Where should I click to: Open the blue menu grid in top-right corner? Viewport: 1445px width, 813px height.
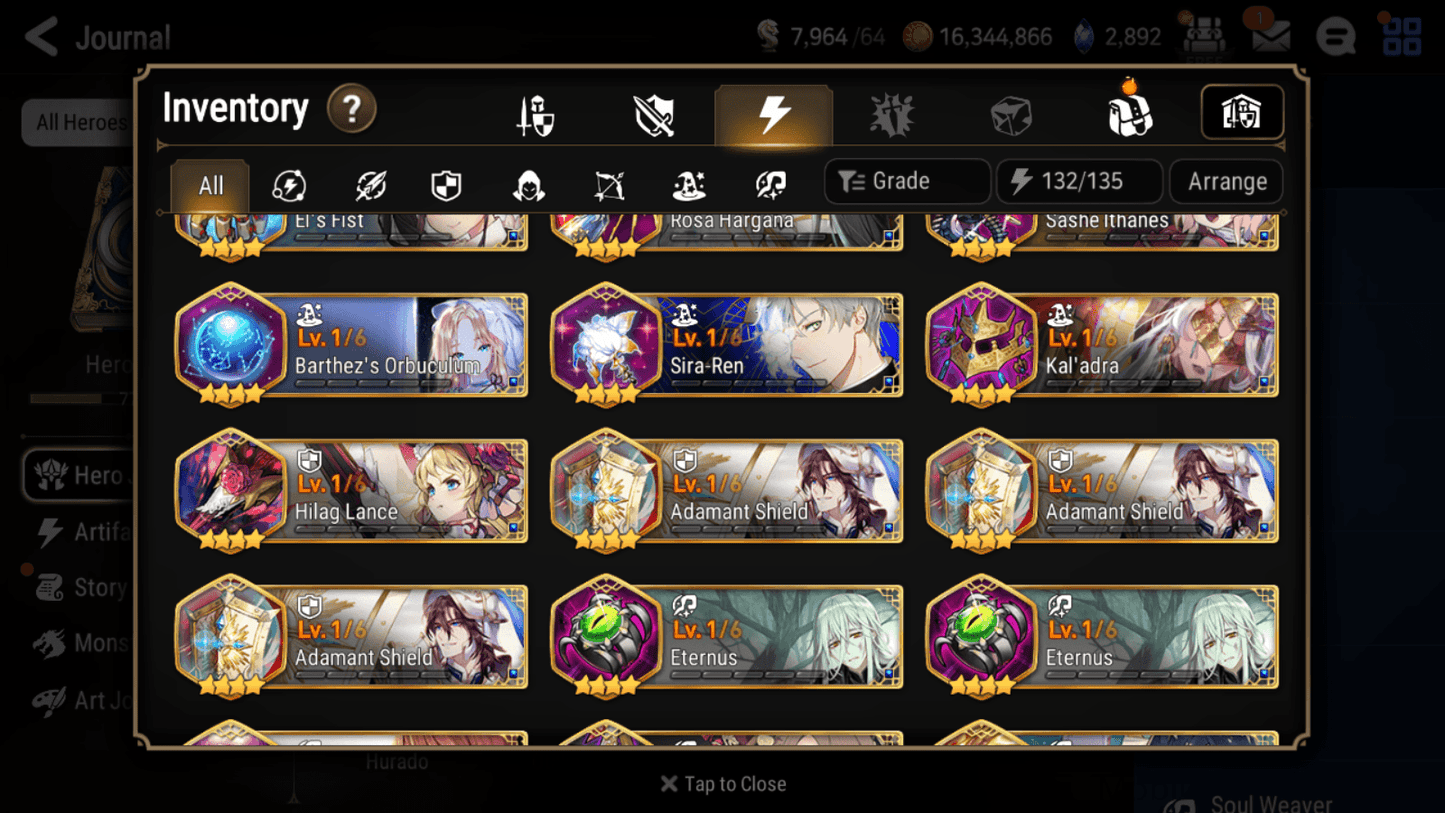[1401, 36]
